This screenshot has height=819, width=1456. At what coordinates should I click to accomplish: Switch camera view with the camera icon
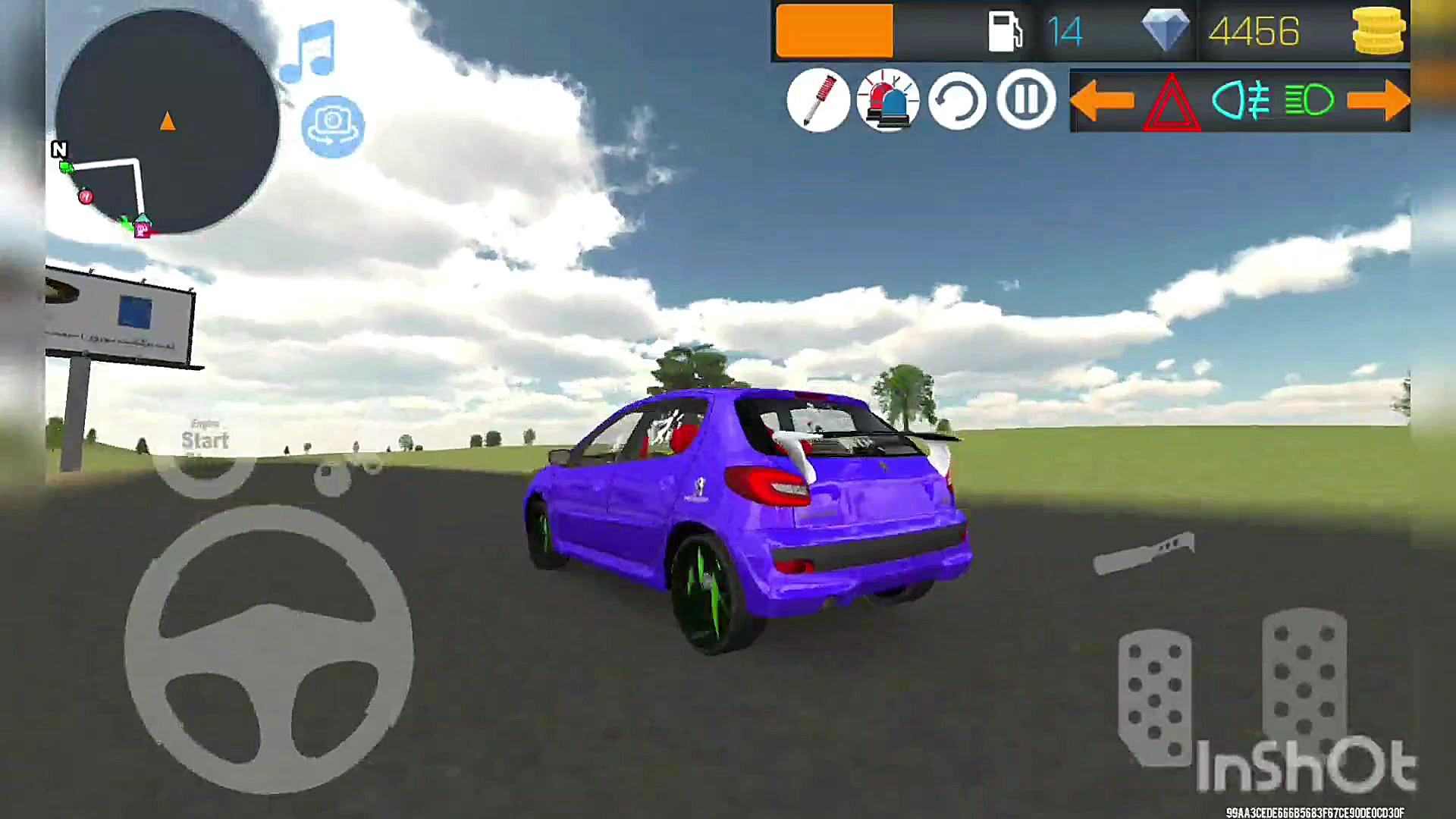[x=333, y=126]
